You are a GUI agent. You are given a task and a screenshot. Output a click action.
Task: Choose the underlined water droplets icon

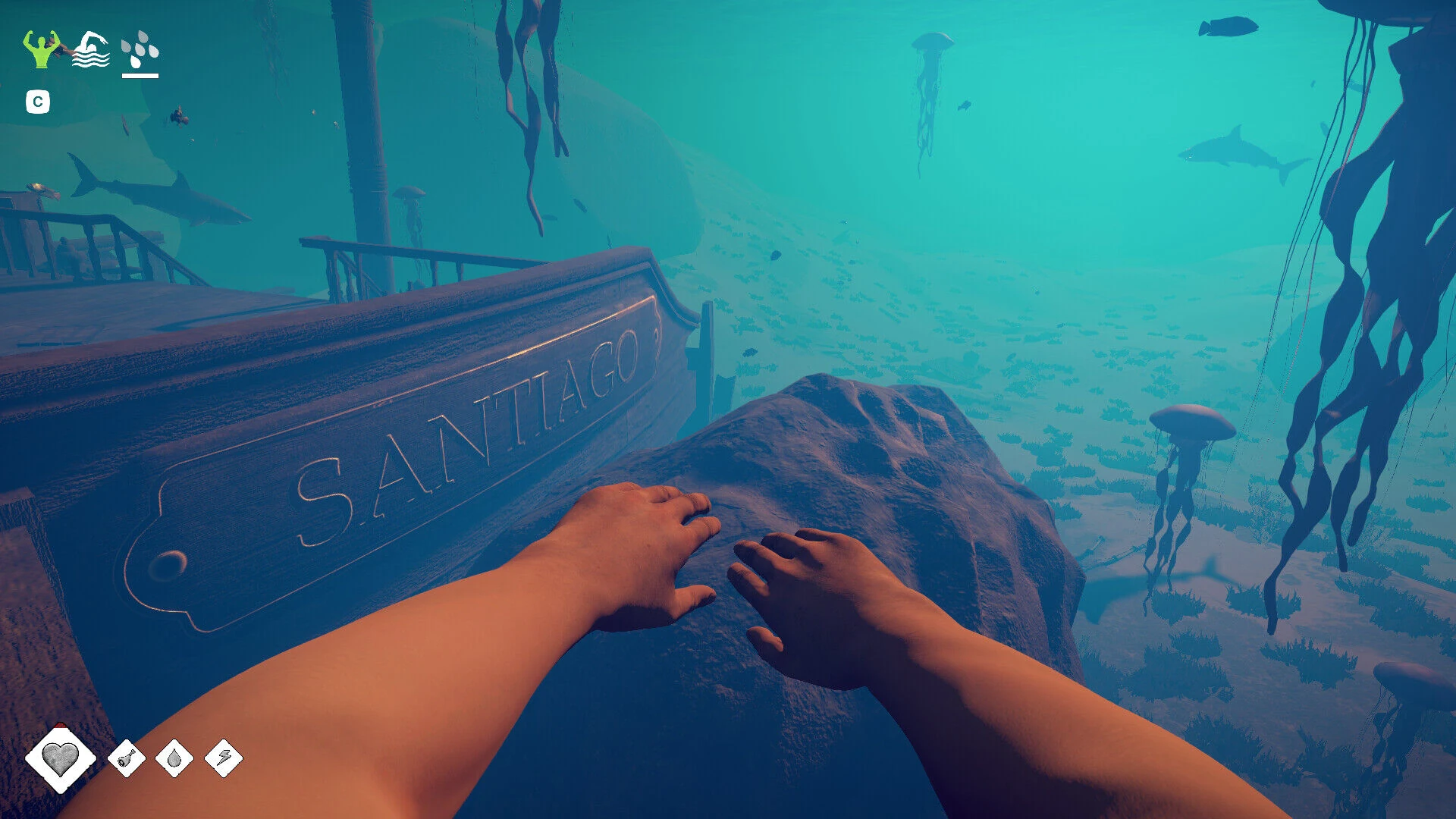coord(140,50)
